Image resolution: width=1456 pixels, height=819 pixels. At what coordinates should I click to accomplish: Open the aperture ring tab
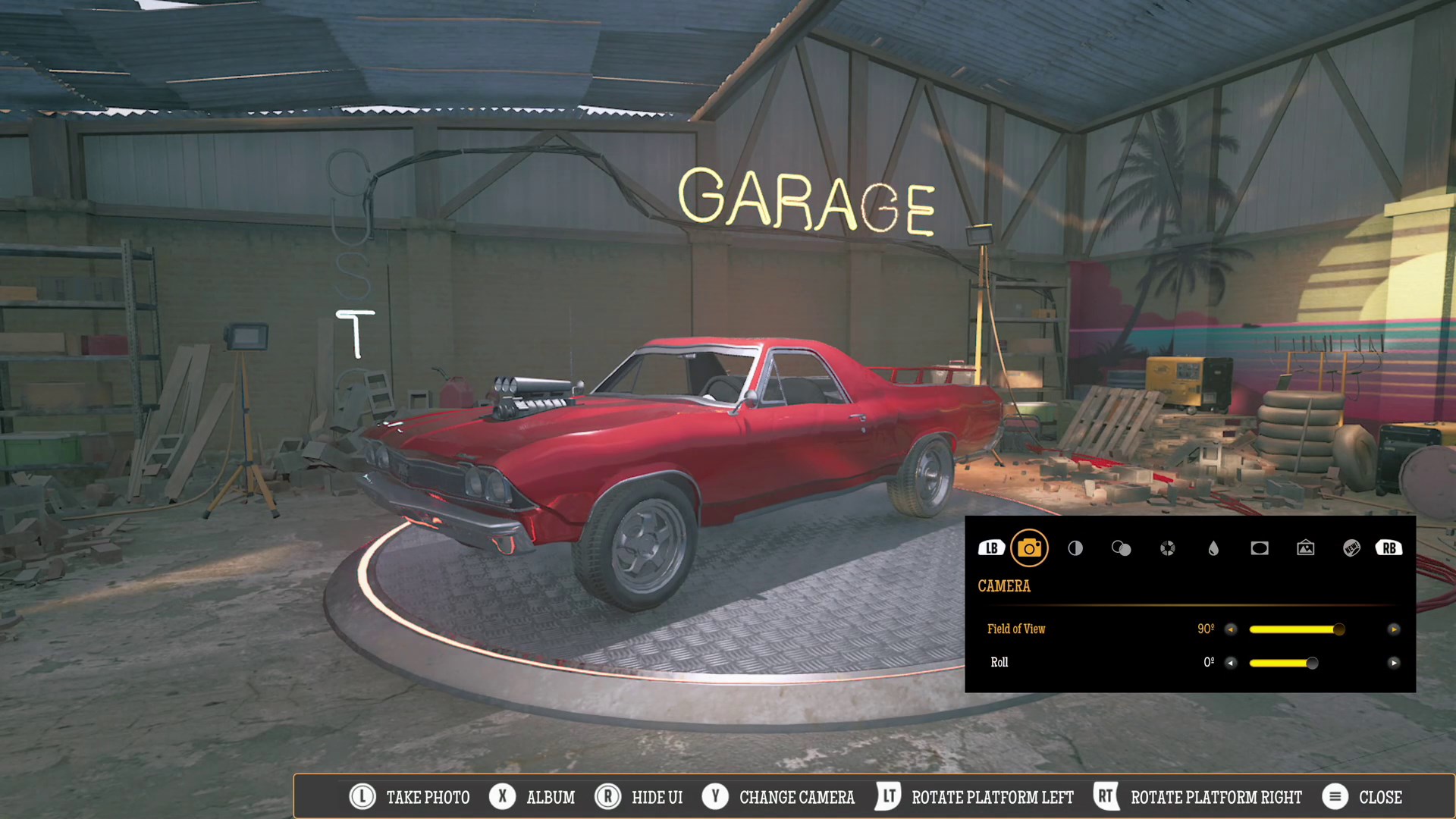1167,548
